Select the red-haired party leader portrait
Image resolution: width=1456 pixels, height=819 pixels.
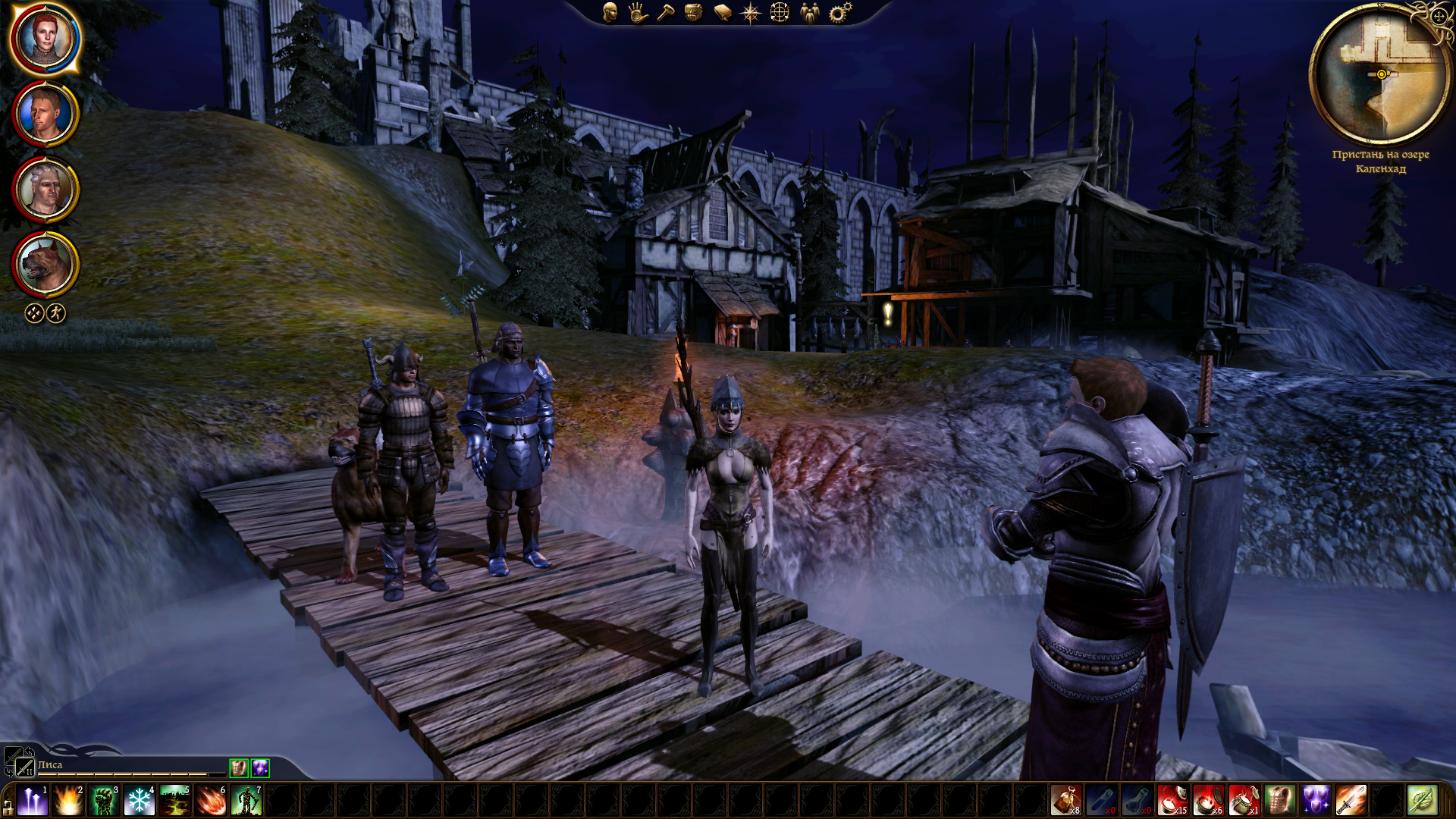click(x=45, y=38)
